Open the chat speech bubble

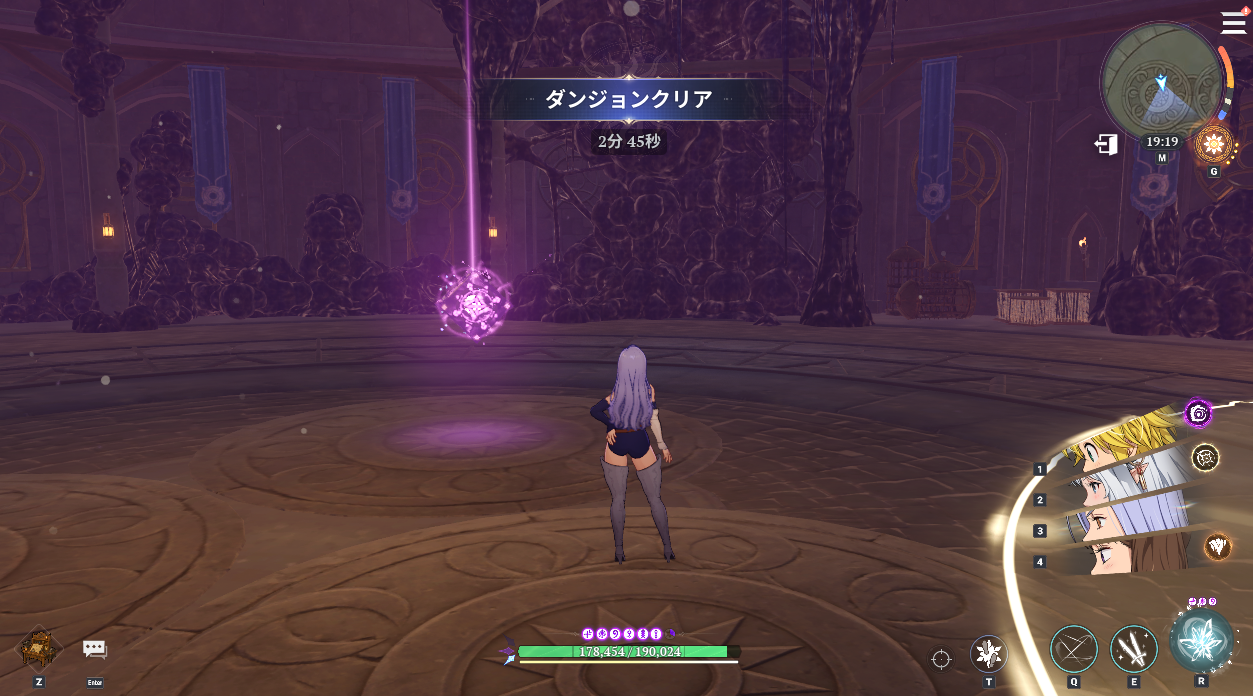95,650
